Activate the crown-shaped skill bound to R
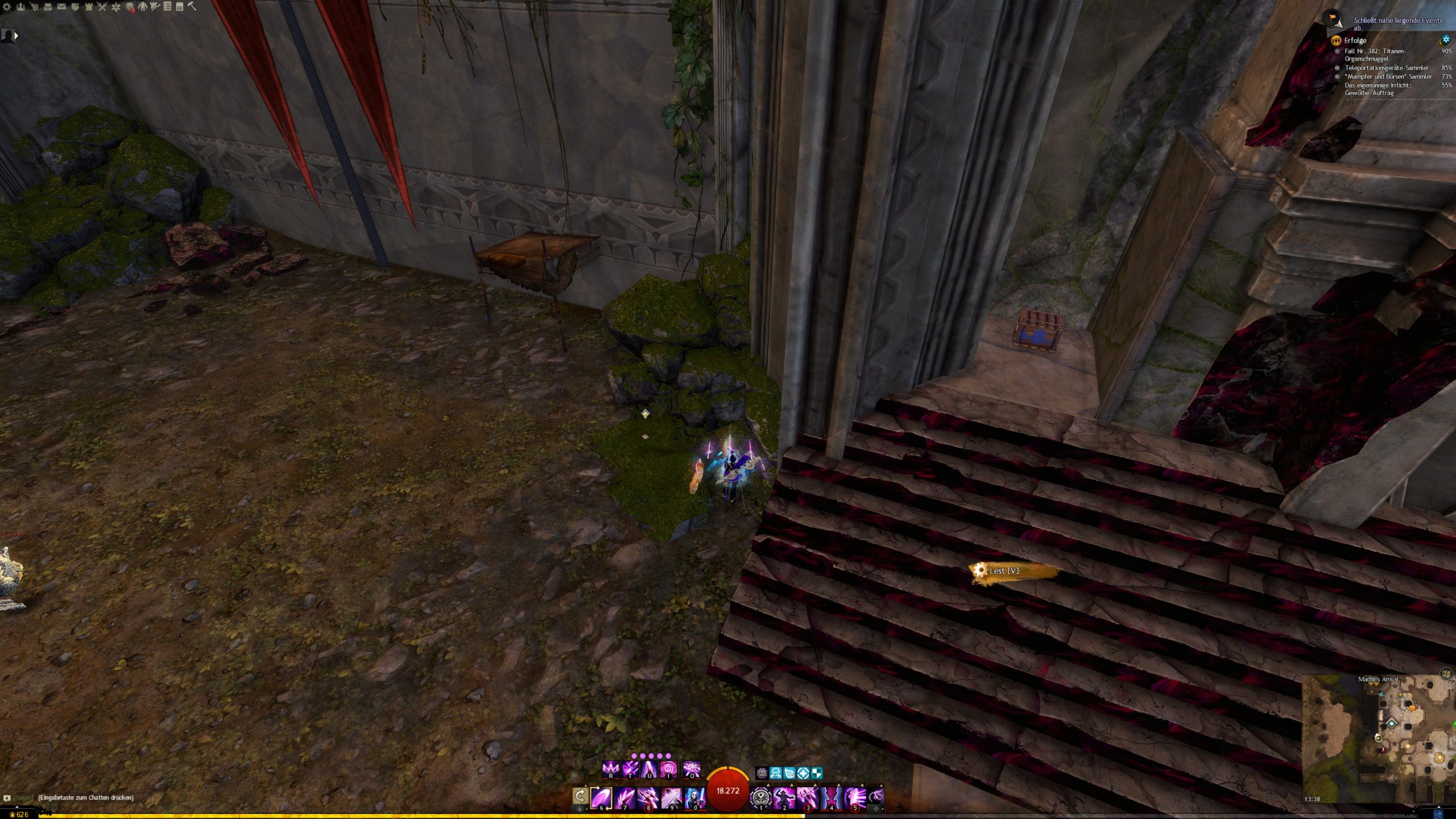This screenshot has width=1456, height=819. pyautogui.click(x=610, y=770)
